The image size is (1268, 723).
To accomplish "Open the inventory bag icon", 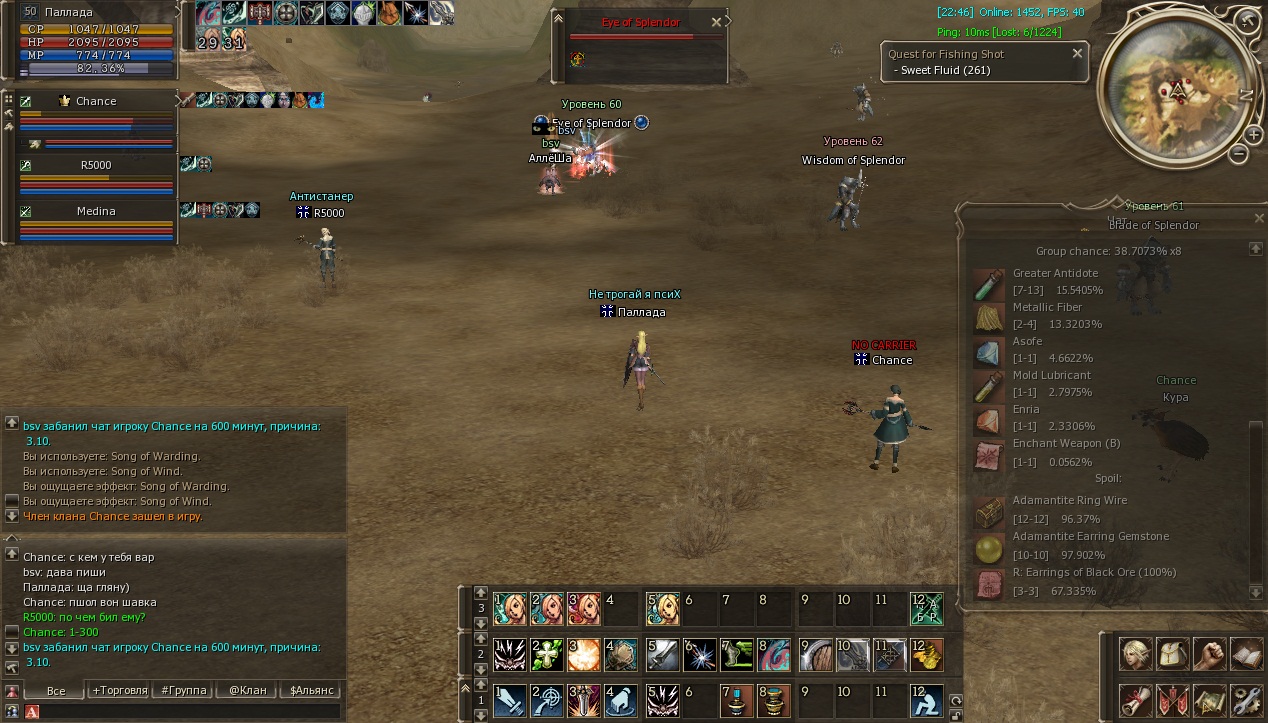I will [x=1172, y=653].
